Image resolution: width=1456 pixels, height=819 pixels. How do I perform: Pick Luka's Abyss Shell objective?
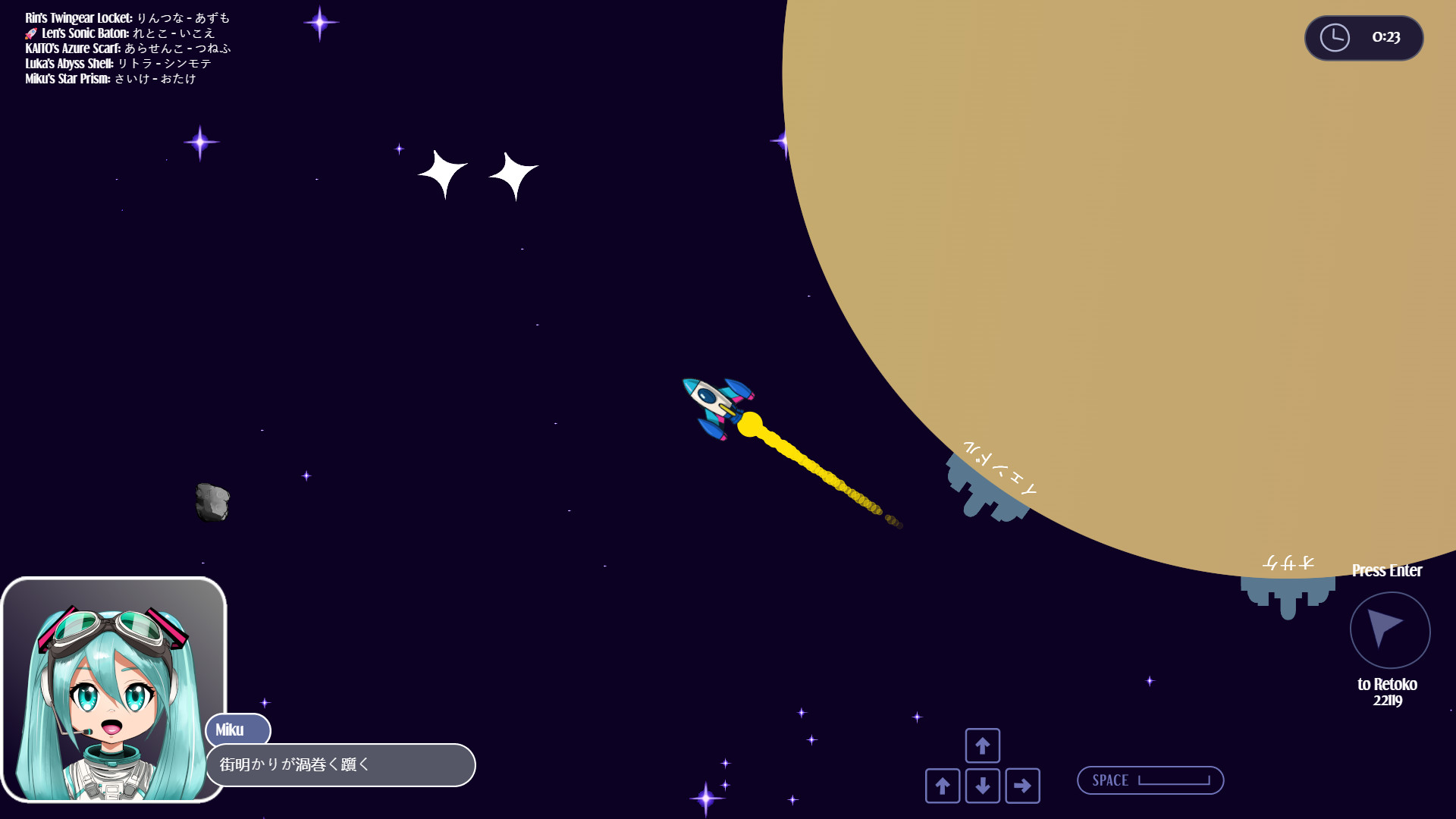[x=118, y=64]
